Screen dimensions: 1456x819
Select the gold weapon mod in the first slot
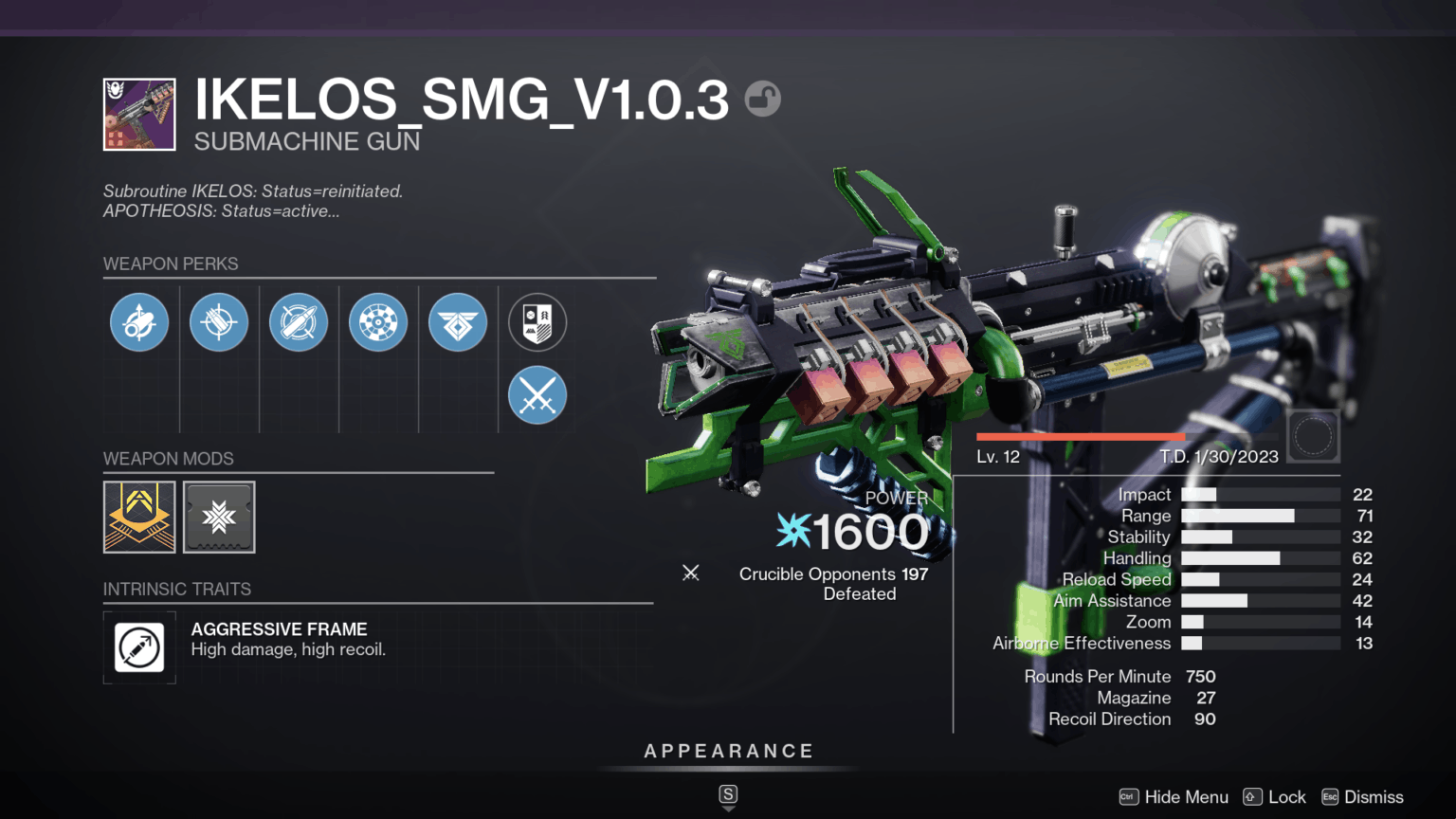[x=139, y=518]
